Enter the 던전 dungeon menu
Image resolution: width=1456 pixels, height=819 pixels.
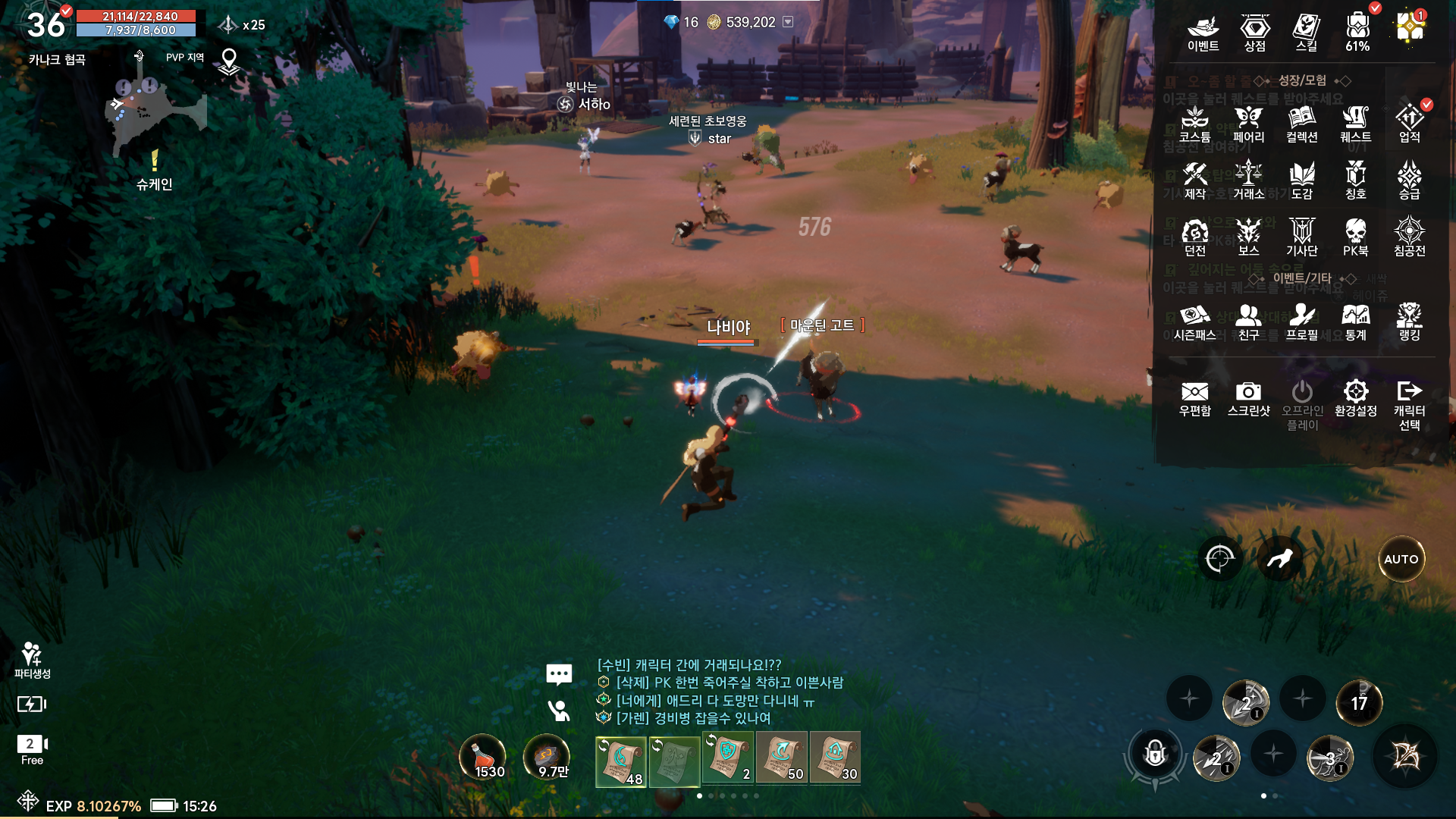point(1194,237)
